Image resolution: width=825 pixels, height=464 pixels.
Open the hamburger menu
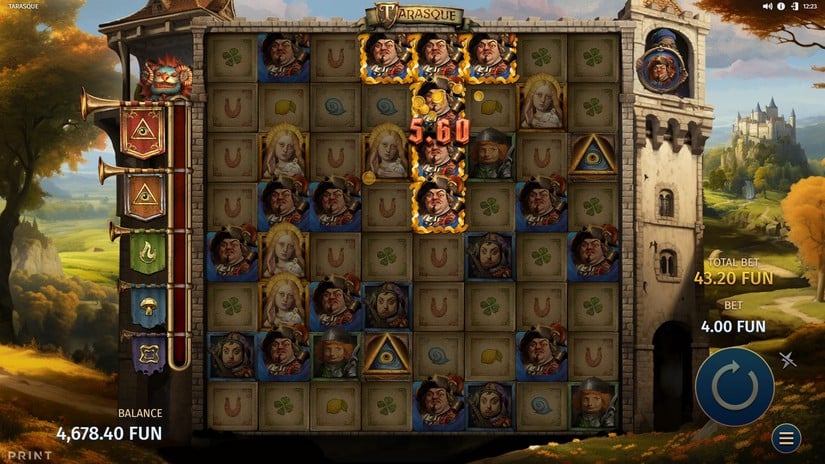pos(786,438)
